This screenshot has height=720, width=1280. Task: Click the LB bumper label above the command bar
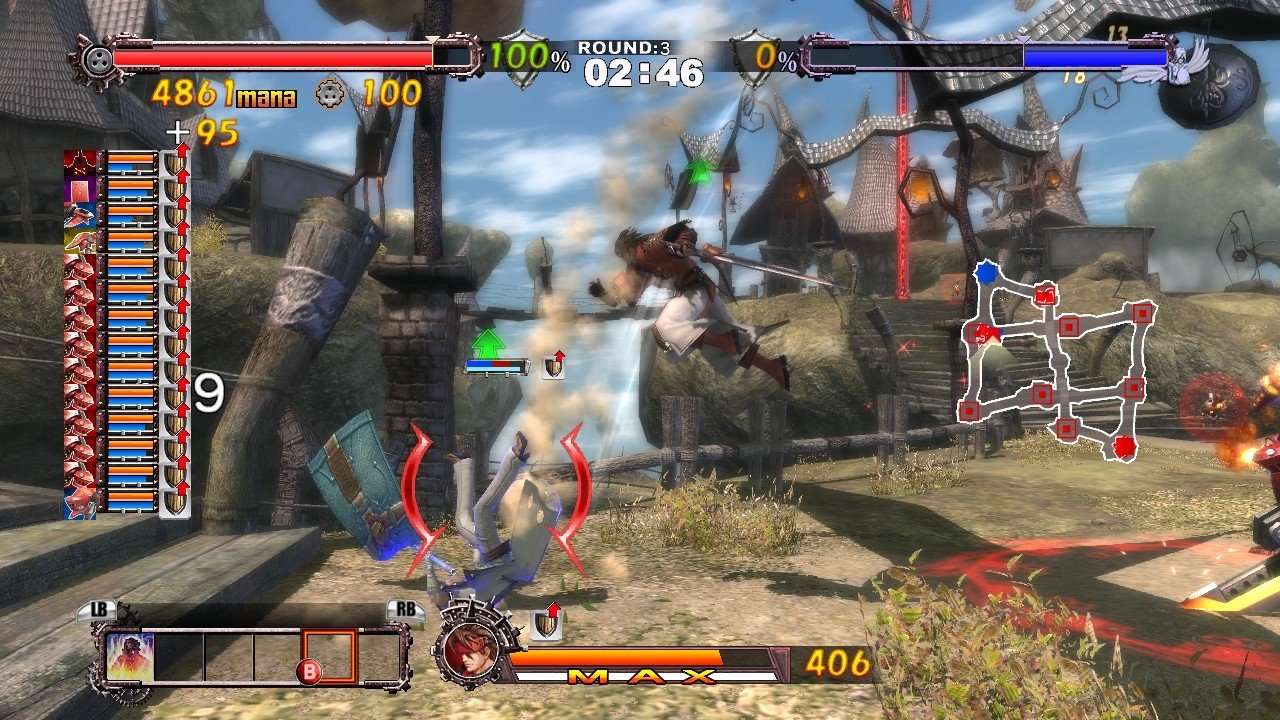pyautogui.click(x=100, y=608)
